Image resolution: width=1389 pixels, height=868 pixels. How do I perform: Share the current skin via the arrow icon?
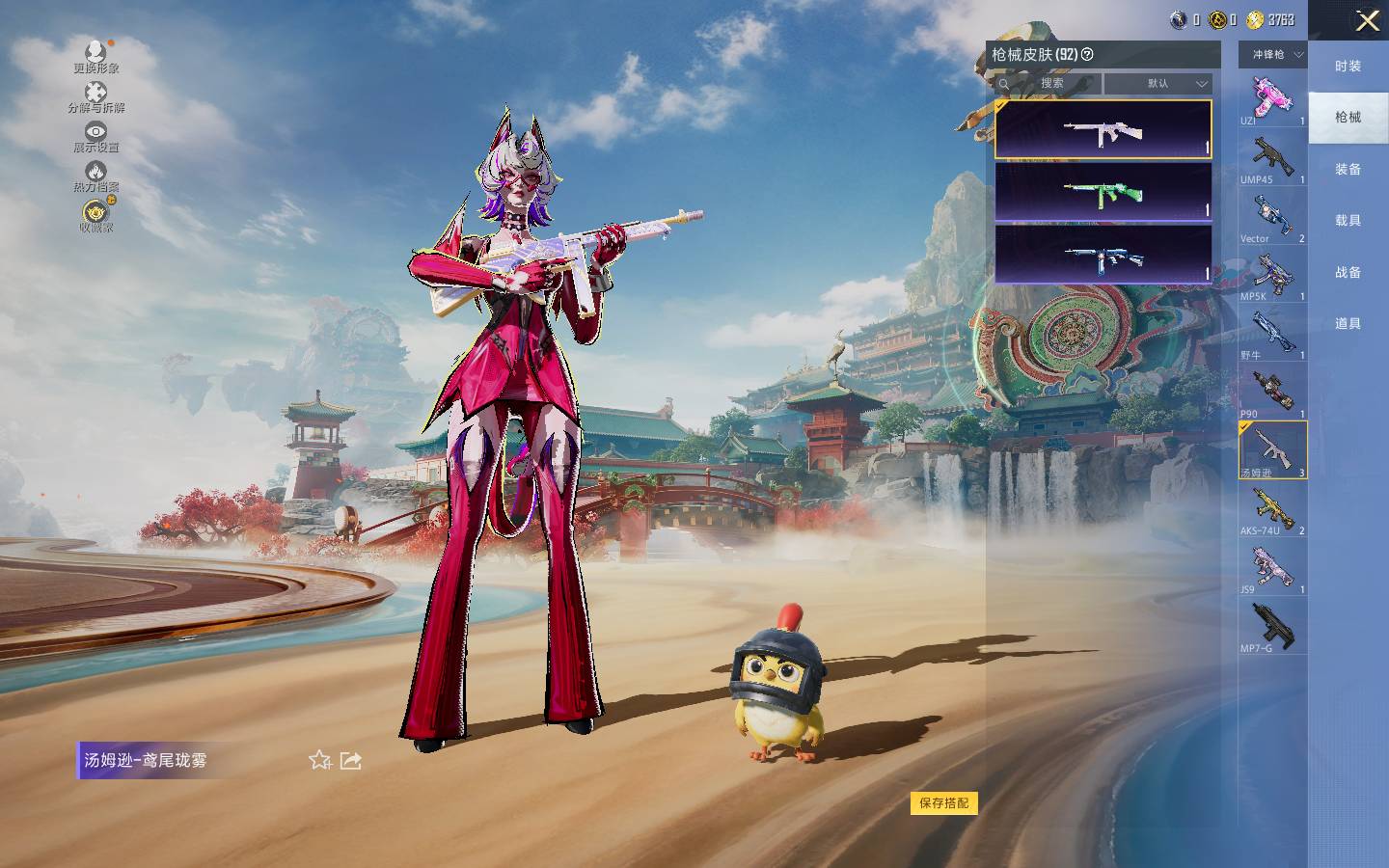tap(351, 760)
